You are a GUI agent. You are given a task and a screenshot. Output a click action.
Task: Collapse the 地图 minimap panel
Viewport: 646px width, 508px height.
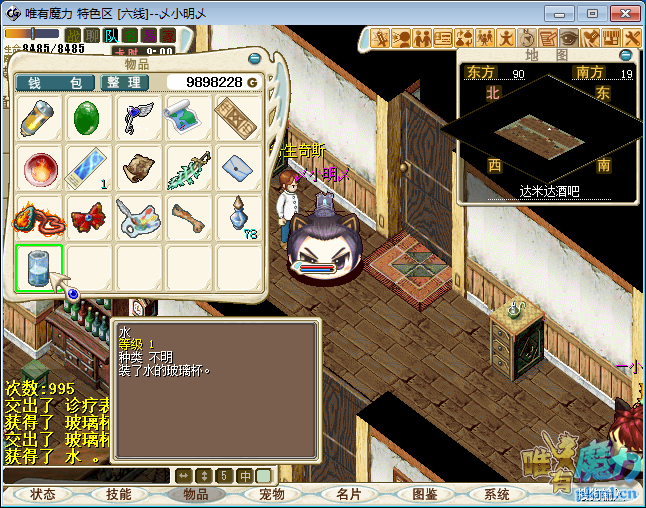[626, 55]
